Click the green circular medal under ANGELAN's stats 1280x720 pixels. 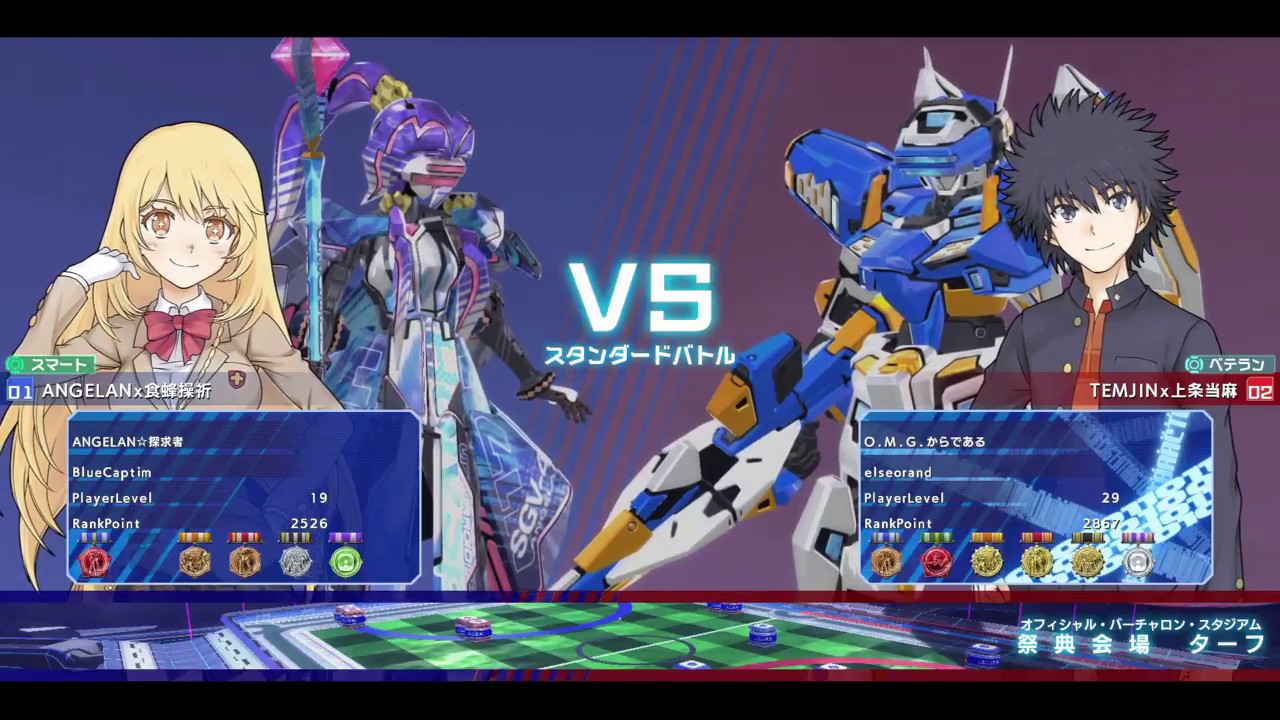point(344,562)
